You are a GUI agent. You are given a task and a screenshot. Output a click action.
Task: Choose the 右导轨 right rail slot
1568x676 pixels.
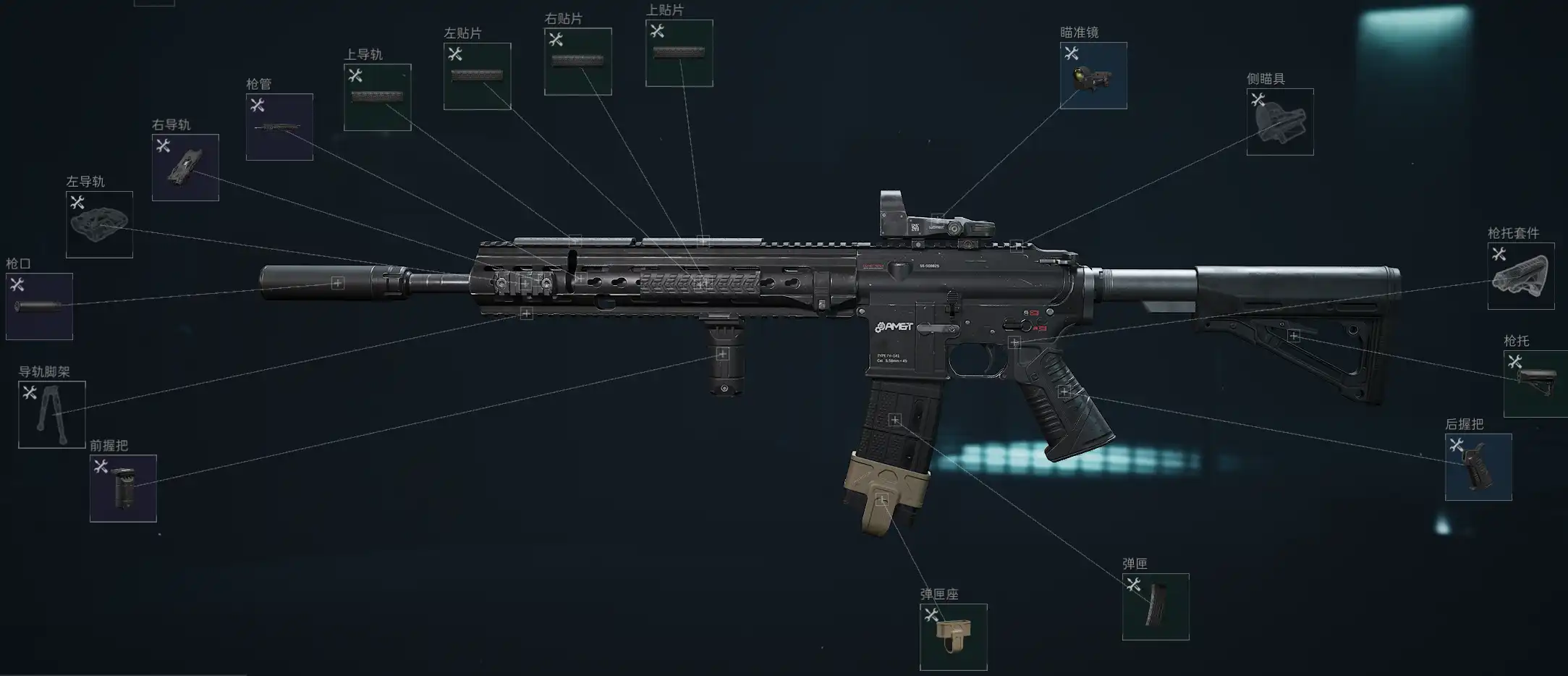[x=185, y=167]
